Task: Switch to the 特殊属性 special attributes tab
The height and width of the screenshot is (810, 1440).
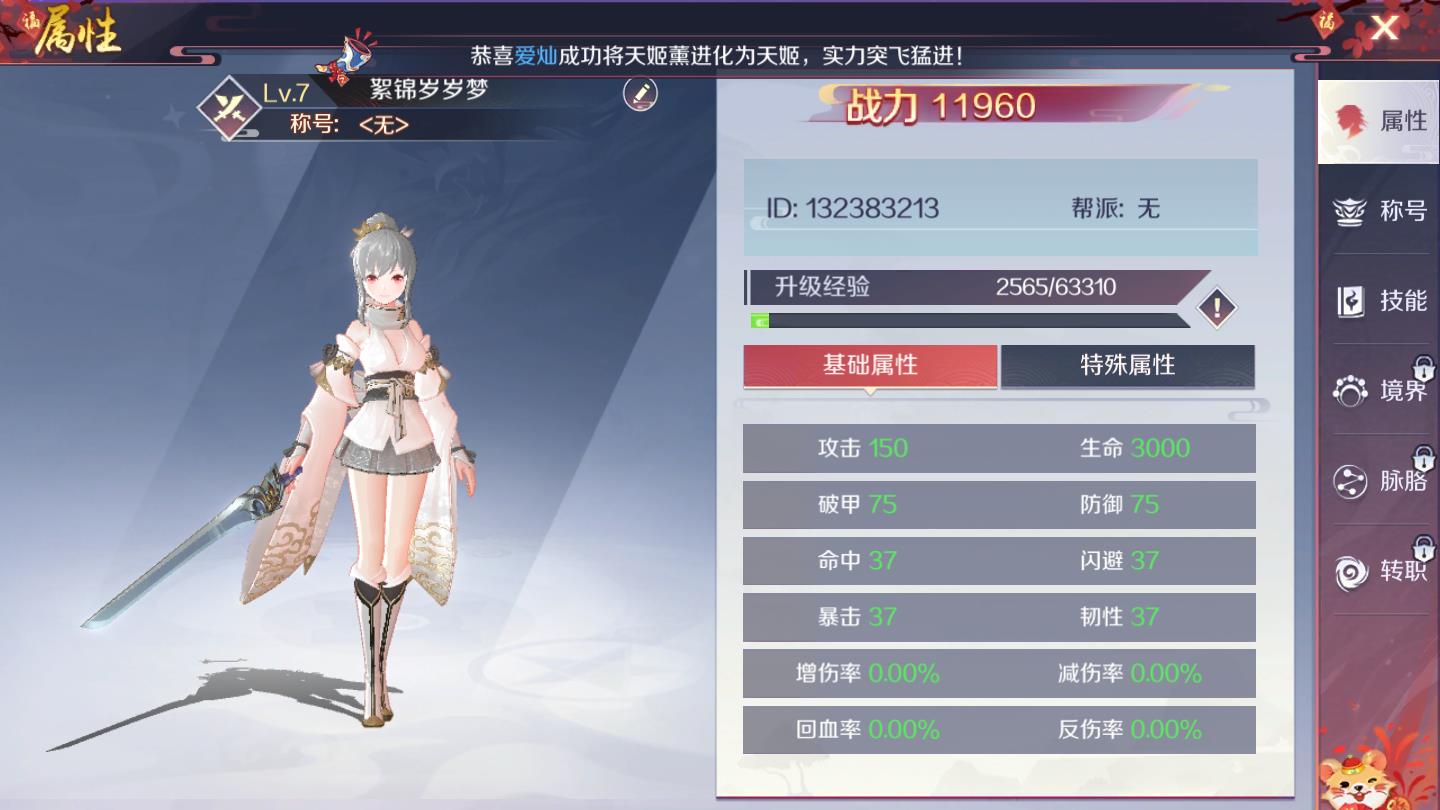Action: (1128, 366)
